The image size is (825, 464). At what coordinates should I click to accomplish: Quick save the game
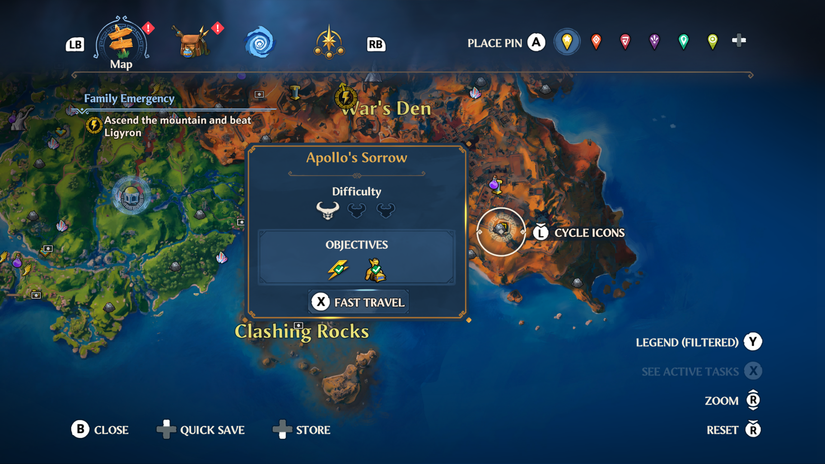click(x=201, y=430)
